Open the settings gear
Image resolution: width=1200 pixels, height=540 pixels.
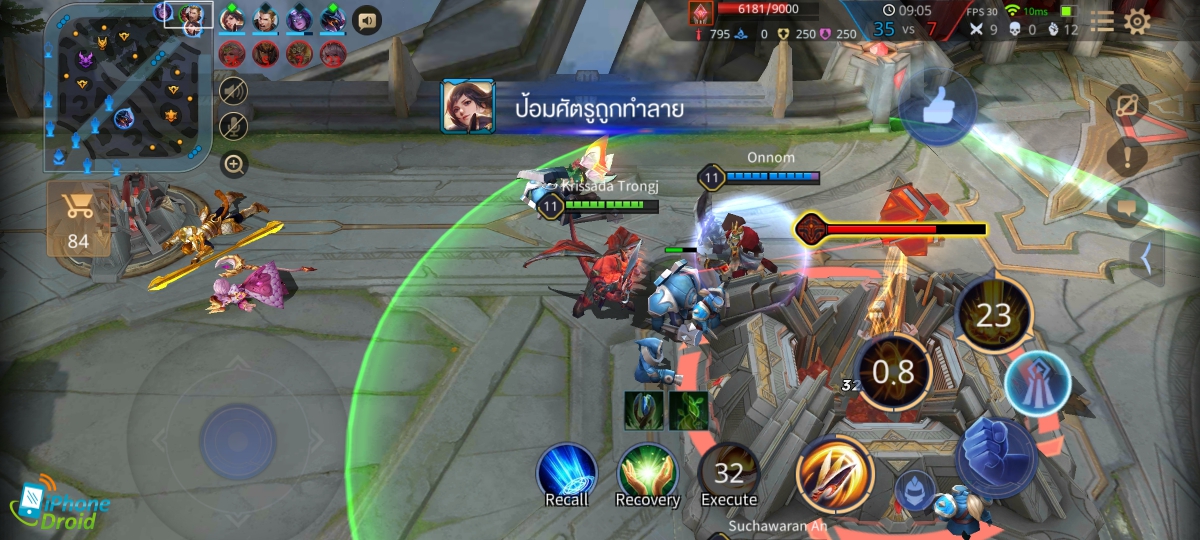coord(1137,22)
